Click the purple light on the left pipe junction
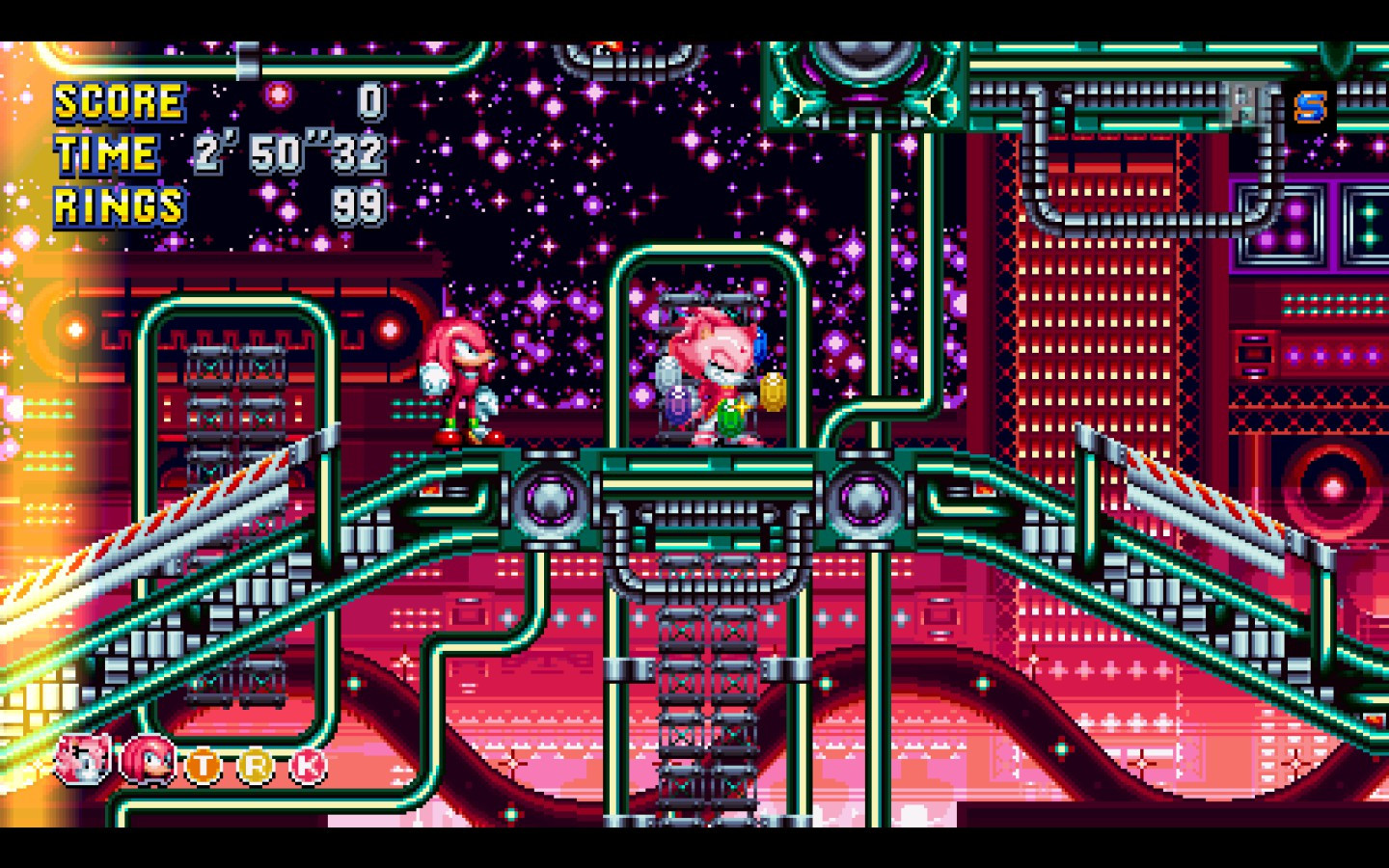1389x868 pixels. point(552,501)
